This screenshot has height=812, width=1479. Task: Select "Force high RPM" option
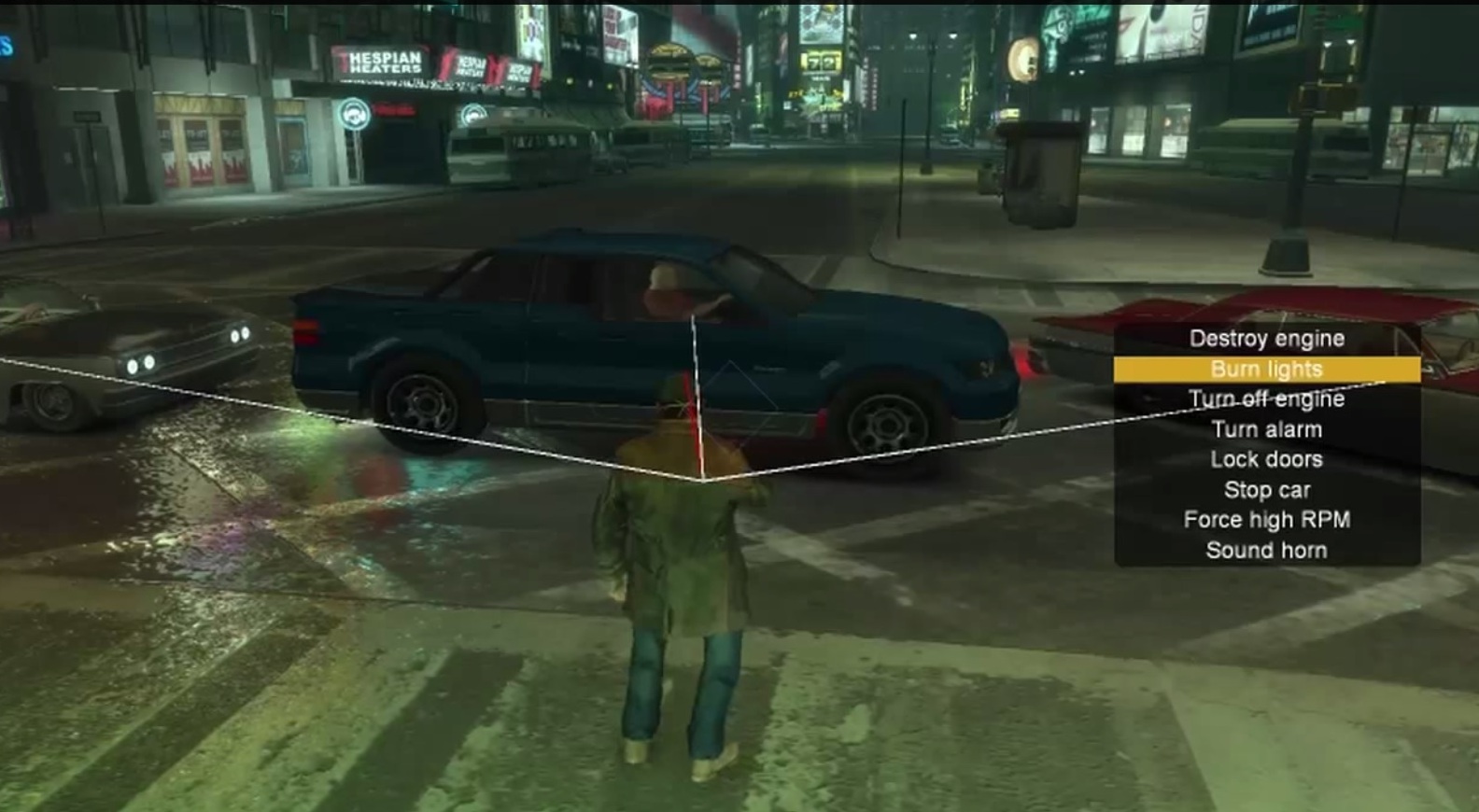click(1267, 519)
